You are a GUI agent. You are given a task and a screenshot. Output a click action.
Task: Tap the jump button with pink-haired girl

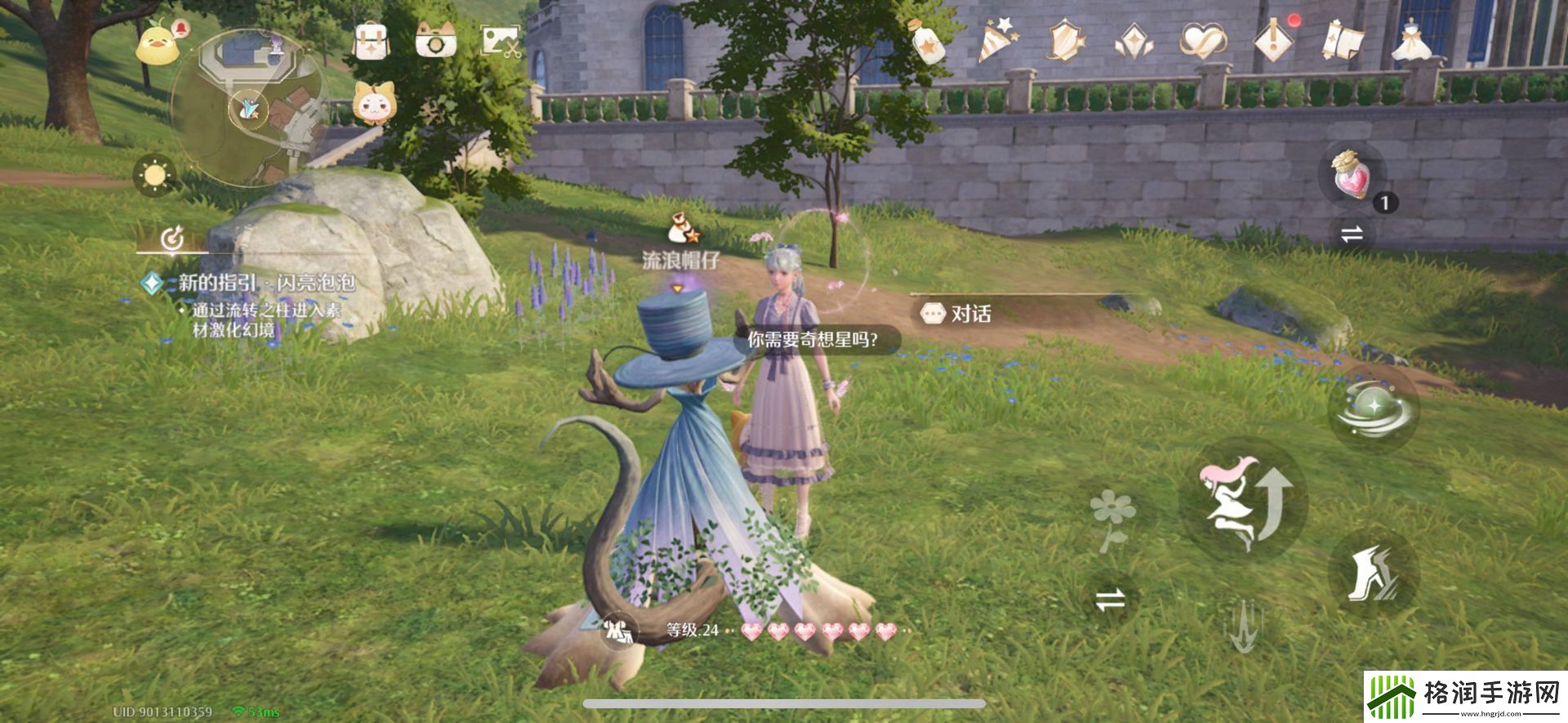coord(1242,501)
